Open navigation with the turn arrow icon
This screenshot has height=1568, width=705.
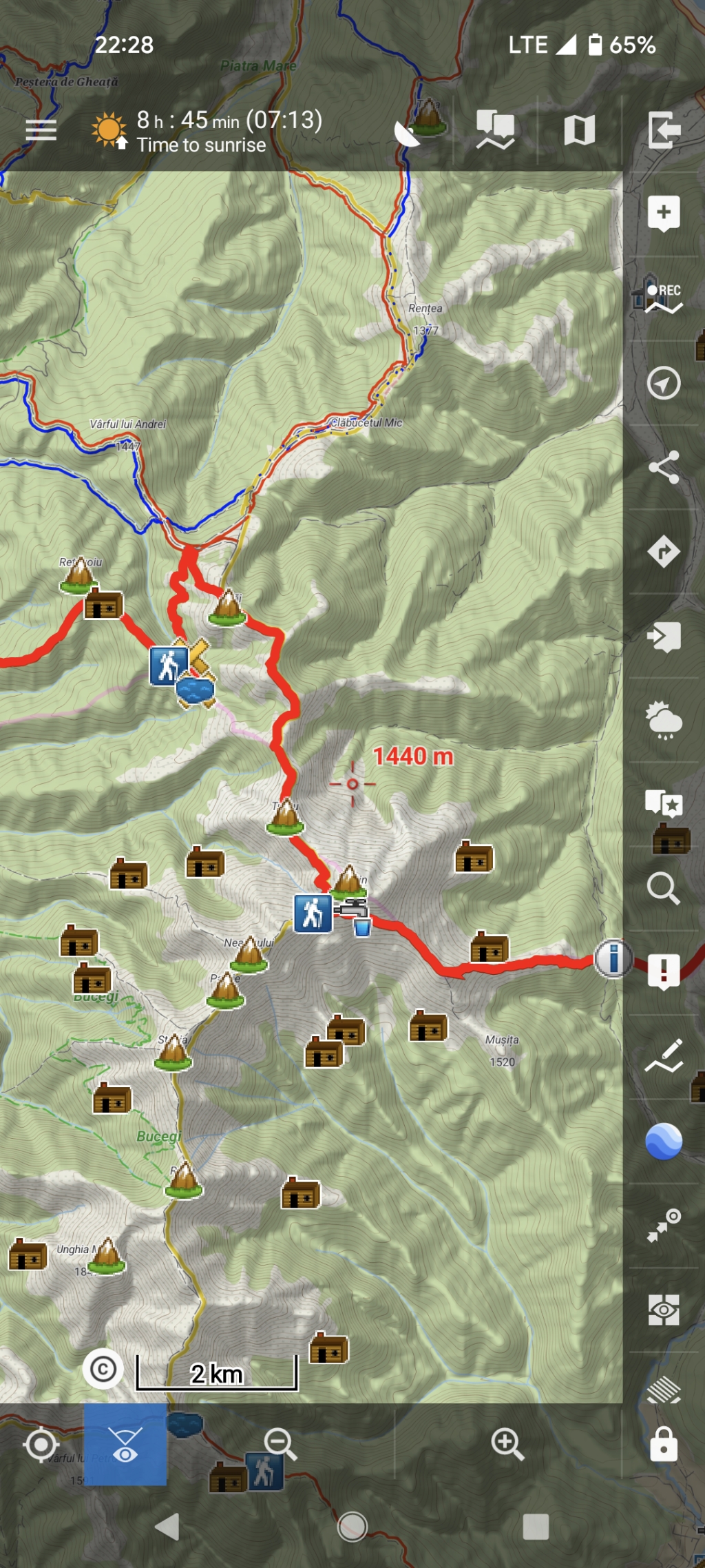[664, 552]
